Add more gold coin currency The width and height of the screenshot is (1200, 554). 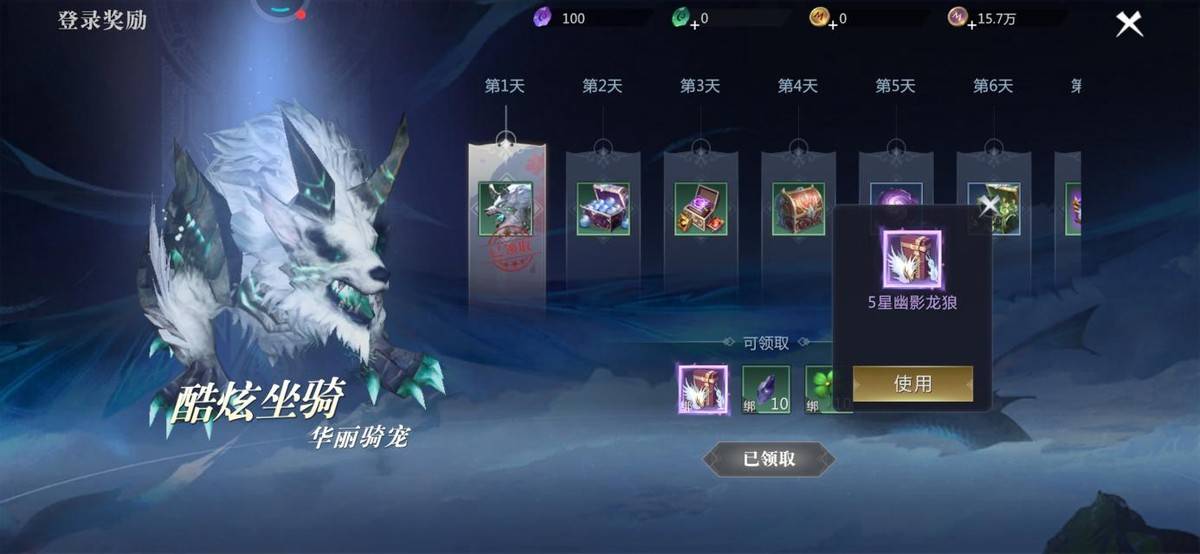[x=832, y=24]
